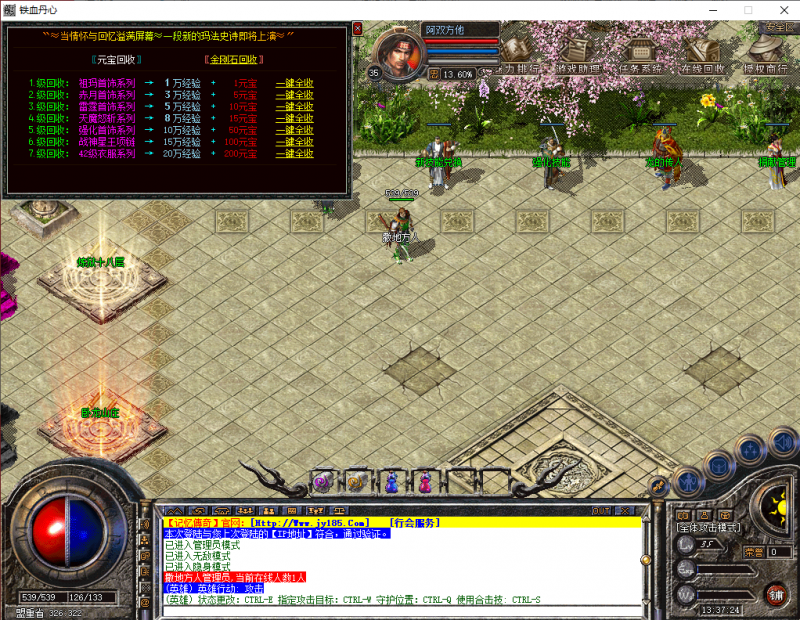The height and width of the screenshot is (620, 800).
Task: Use the pink potion in the hotbar
Action: point(424,482)
